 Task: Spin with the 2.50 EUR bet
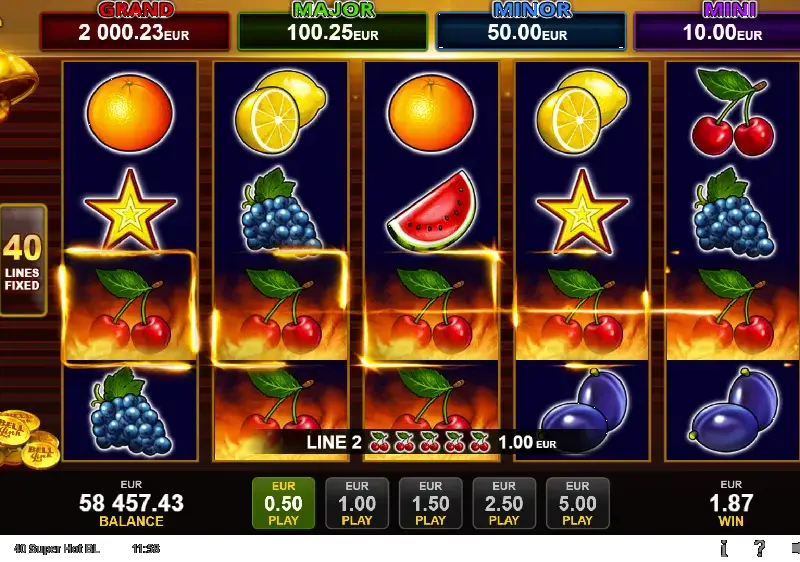(x=504, y=503)
